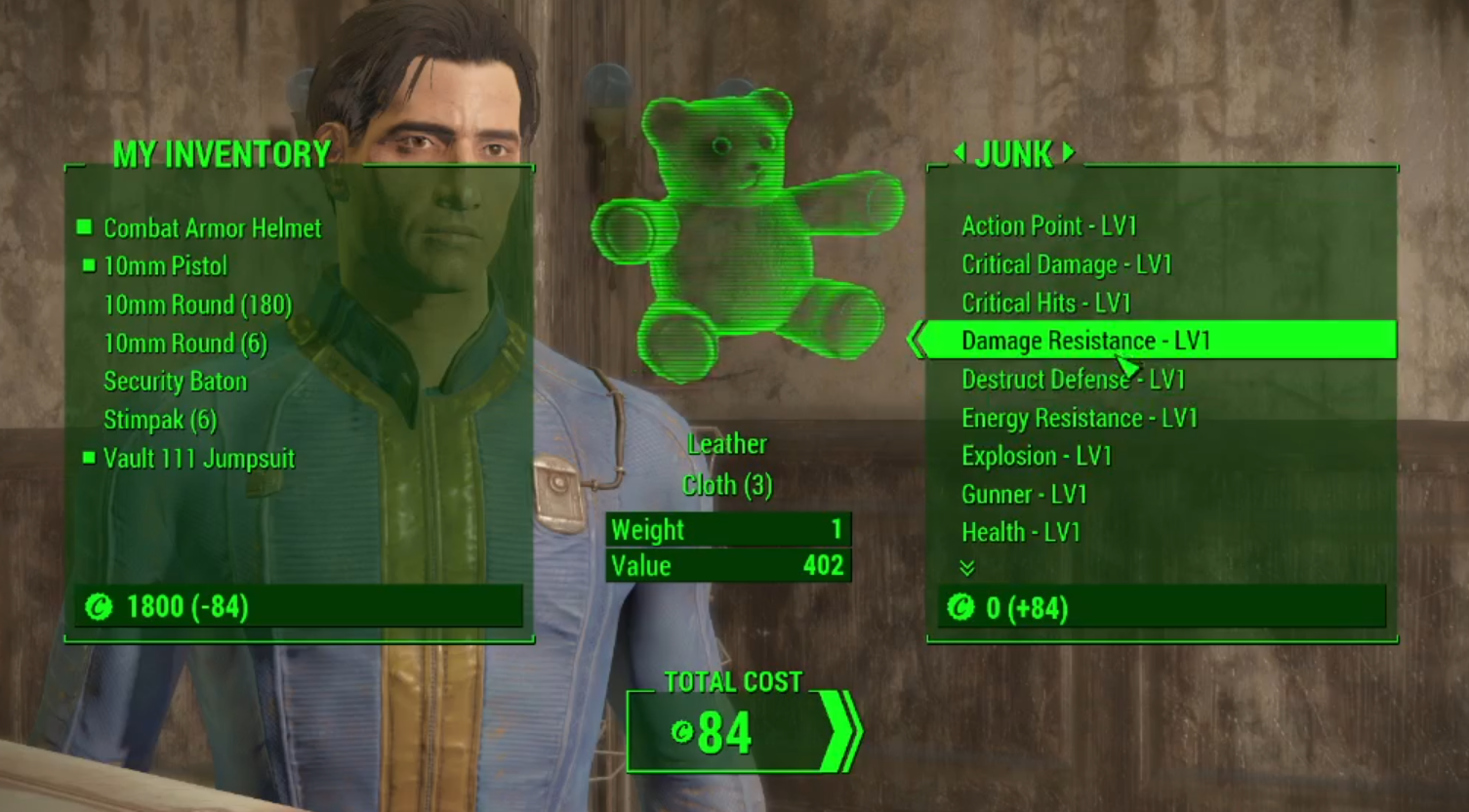Select the 10mm Round (180) stack
This screenshot has height=812, width=1469.
[x=197, y=304]
